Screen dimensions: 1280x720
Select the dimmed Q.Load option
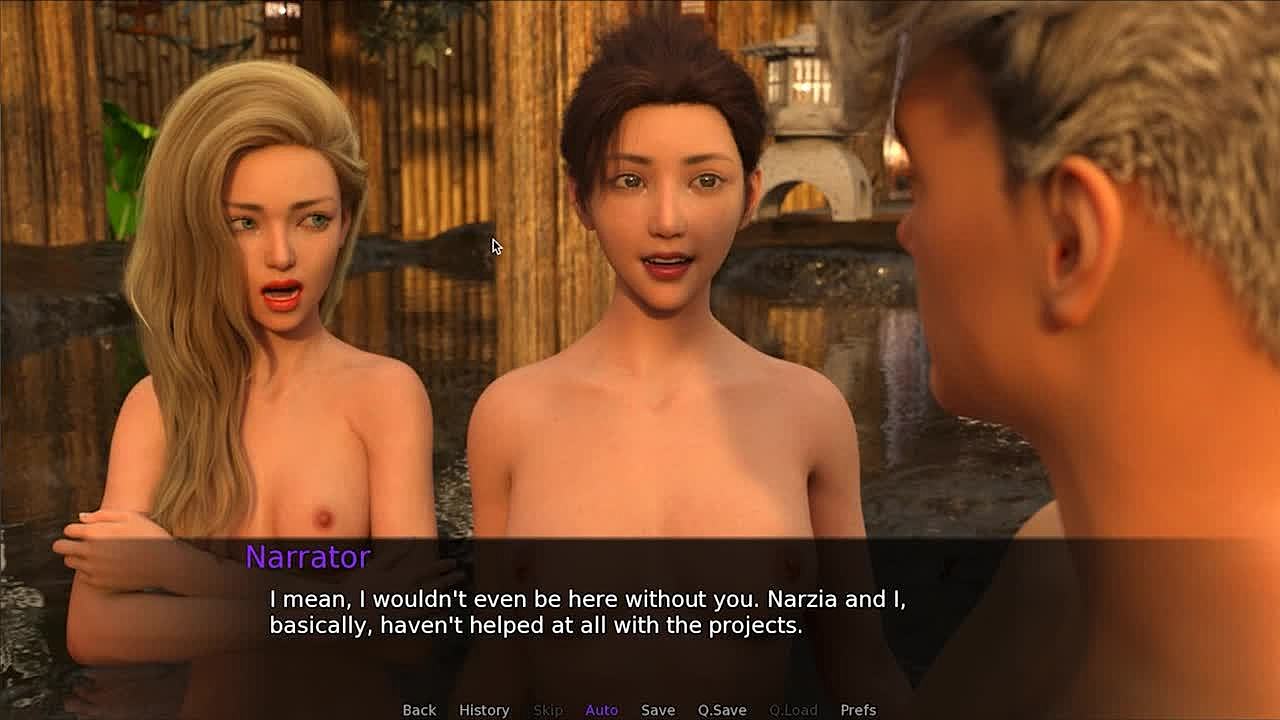793,710
